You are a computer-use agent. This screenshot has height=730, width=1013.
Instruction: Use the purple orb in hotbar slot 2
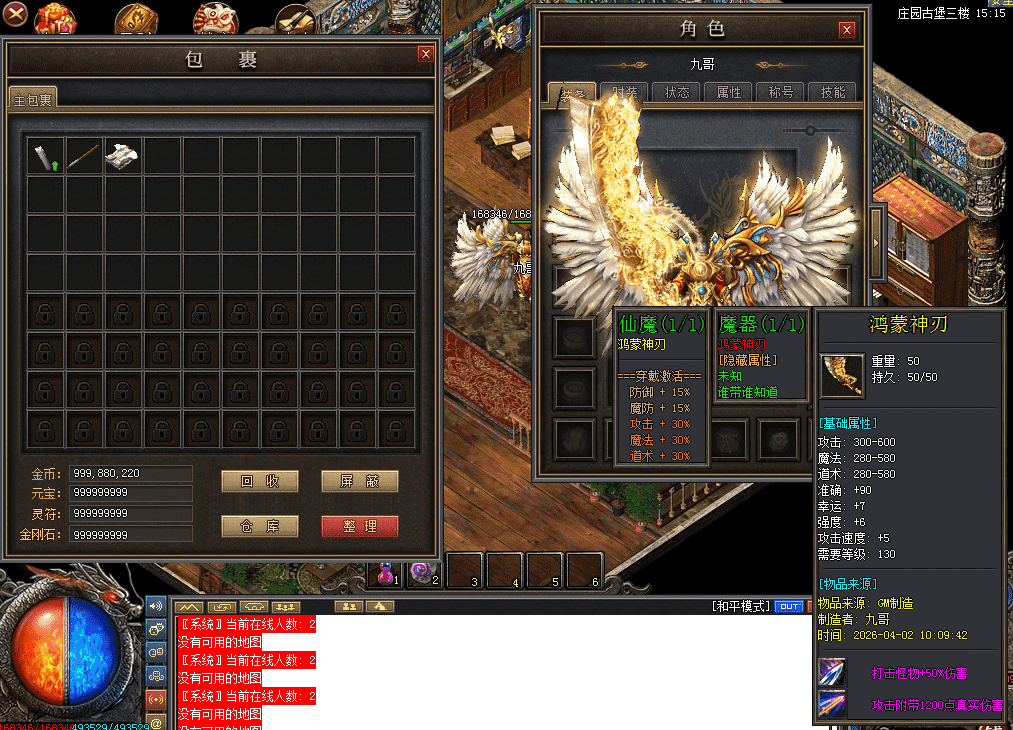click(x=423, y=572)
